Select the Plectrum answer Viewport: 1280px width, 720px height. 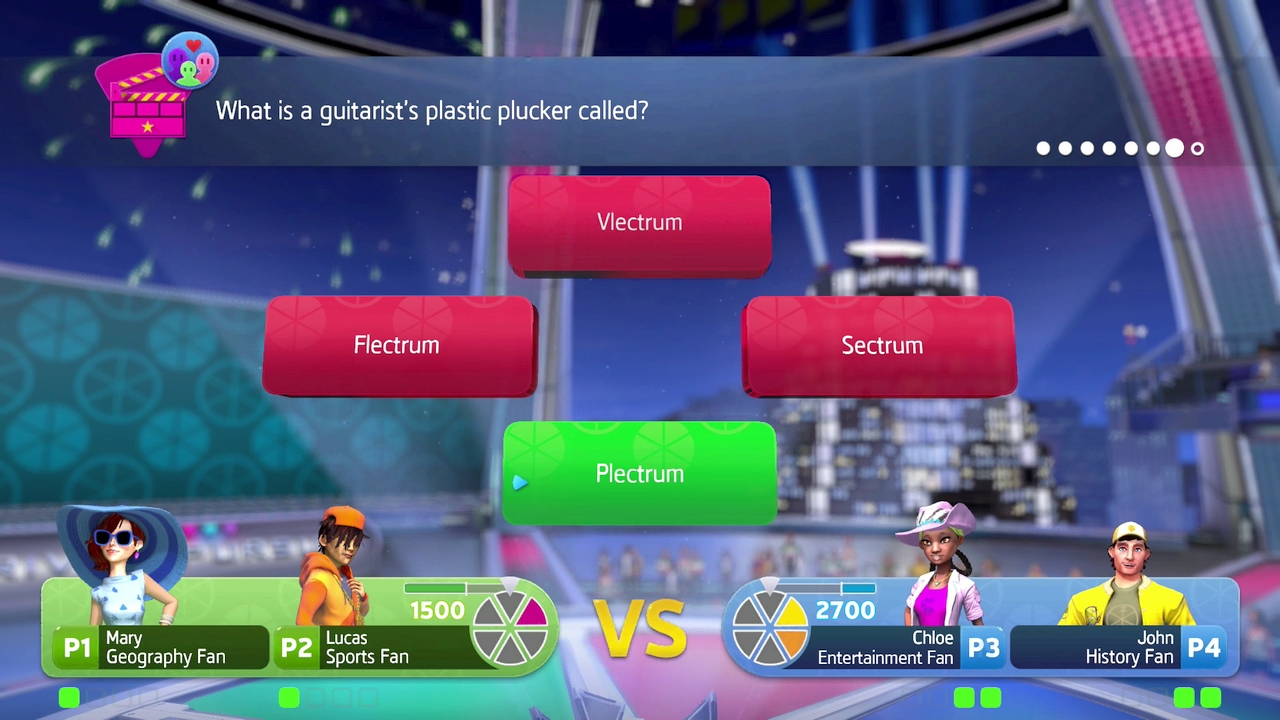(x=640, y=473)
